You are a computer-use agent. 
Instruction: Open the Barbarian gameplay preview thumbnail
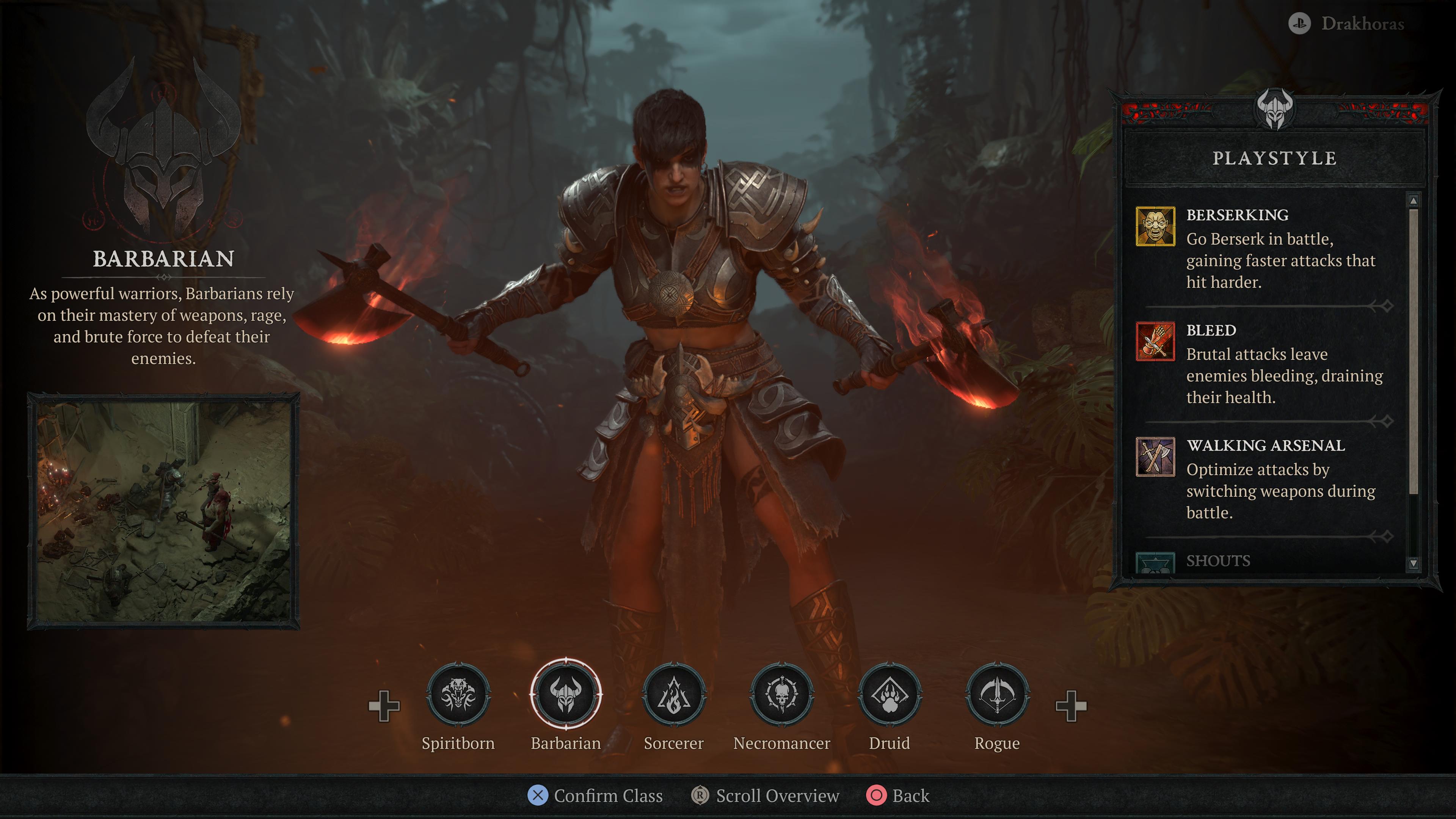point(163,511)
